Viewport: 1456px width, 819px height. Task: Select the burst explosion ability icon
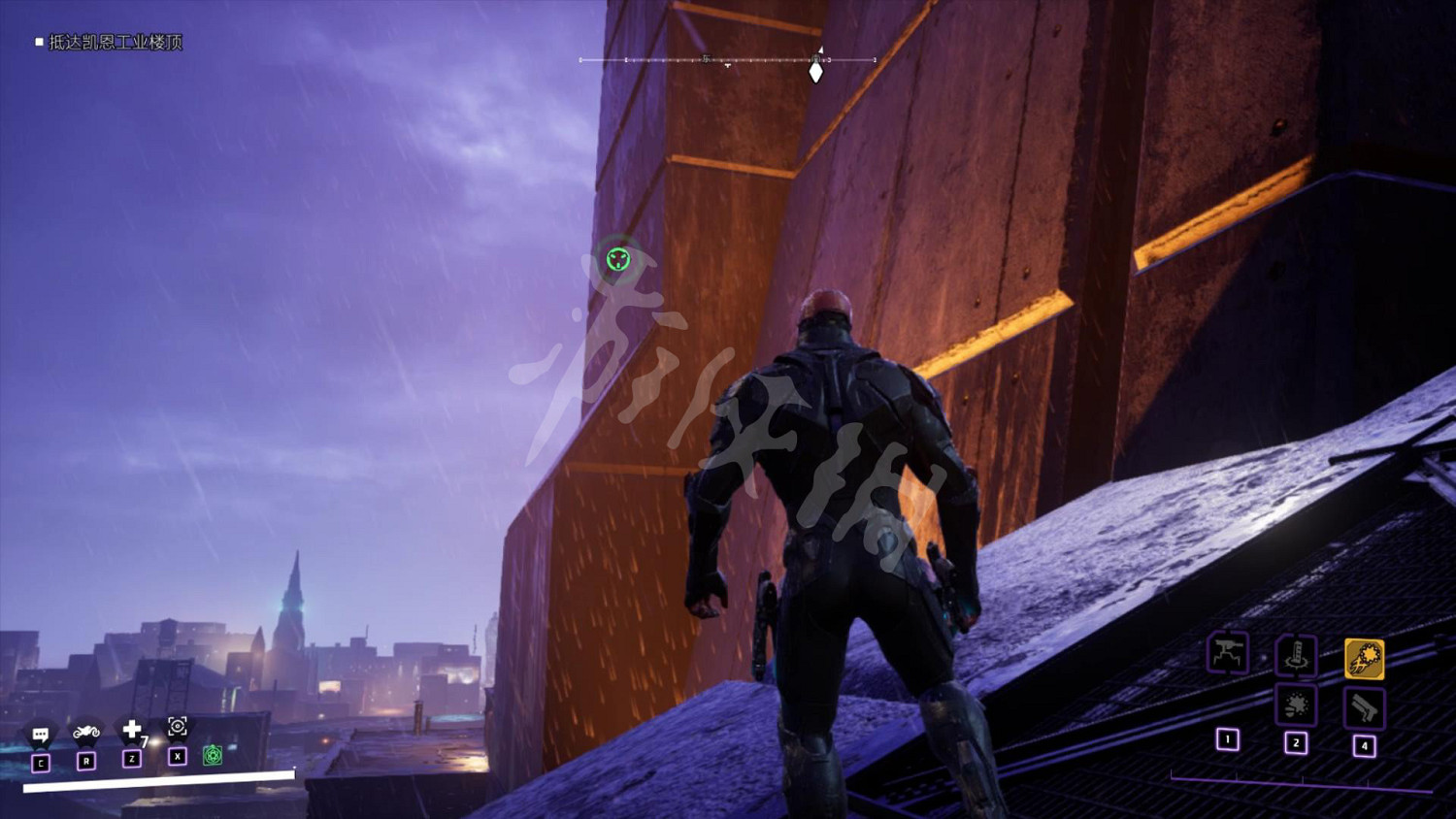(x=1296, y=705)
